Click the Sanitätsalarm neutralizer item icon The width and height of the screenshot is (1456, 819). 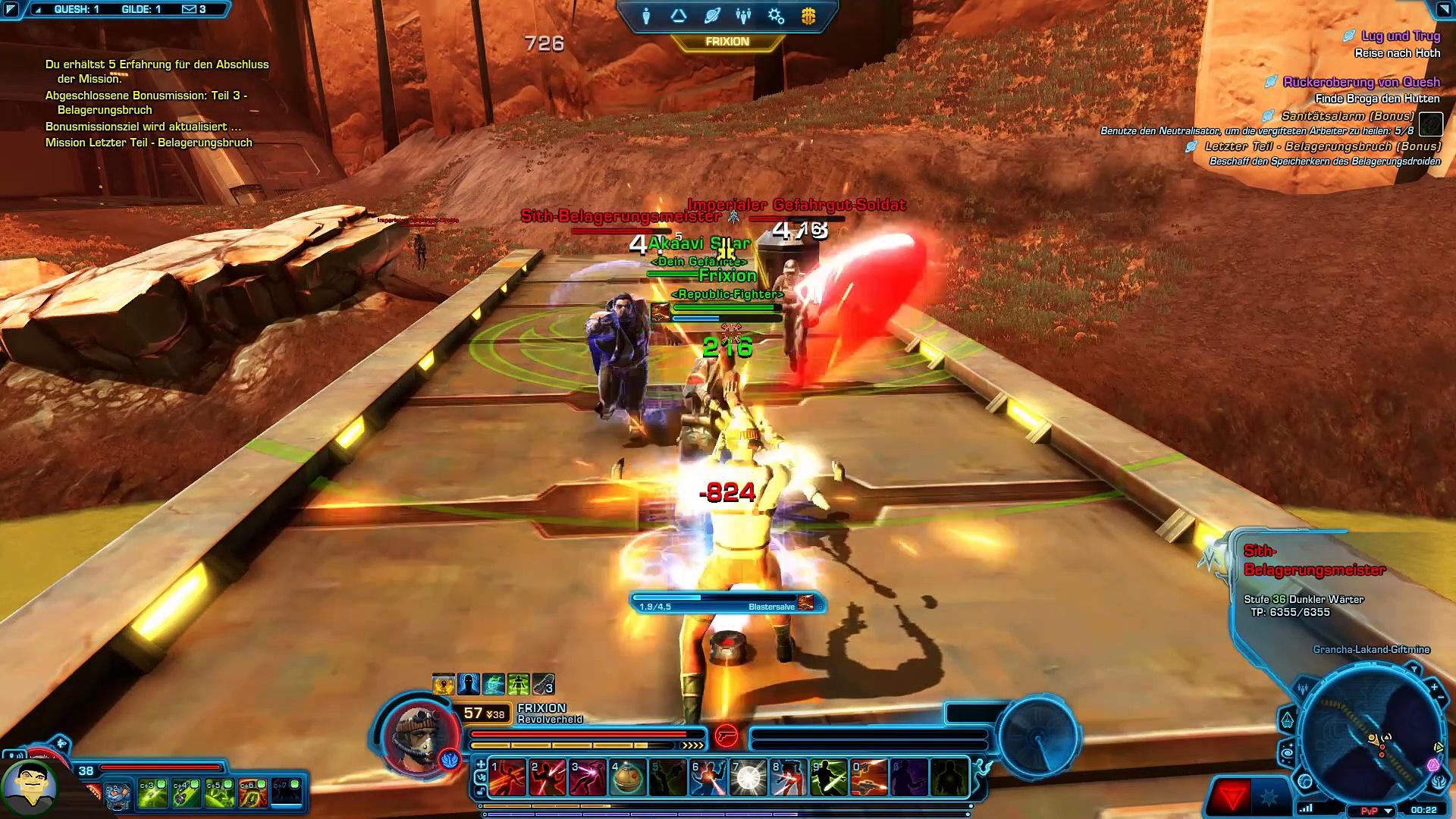[1430, 124]
